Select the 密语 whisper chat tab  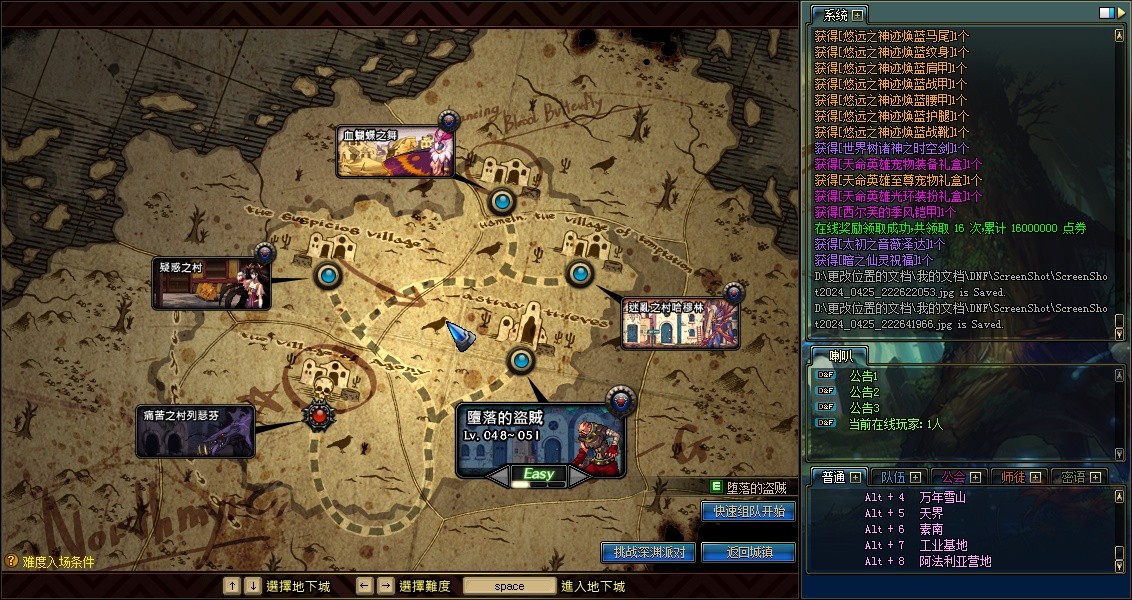tap(1074, 477)
